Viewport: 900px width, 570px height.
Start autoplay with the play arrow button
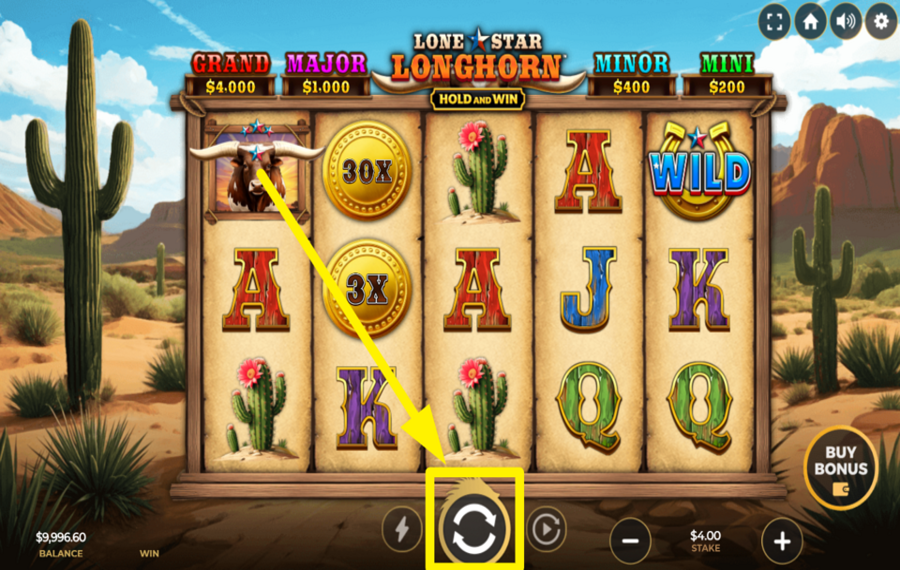point(546,529)
